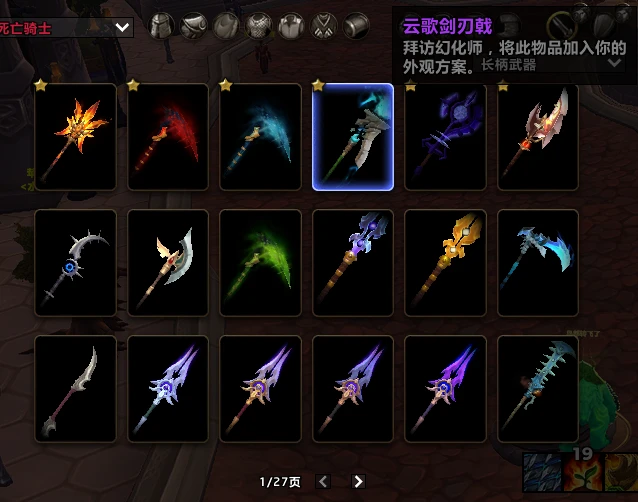Select the head slot helmet icon

pos(162,26)
